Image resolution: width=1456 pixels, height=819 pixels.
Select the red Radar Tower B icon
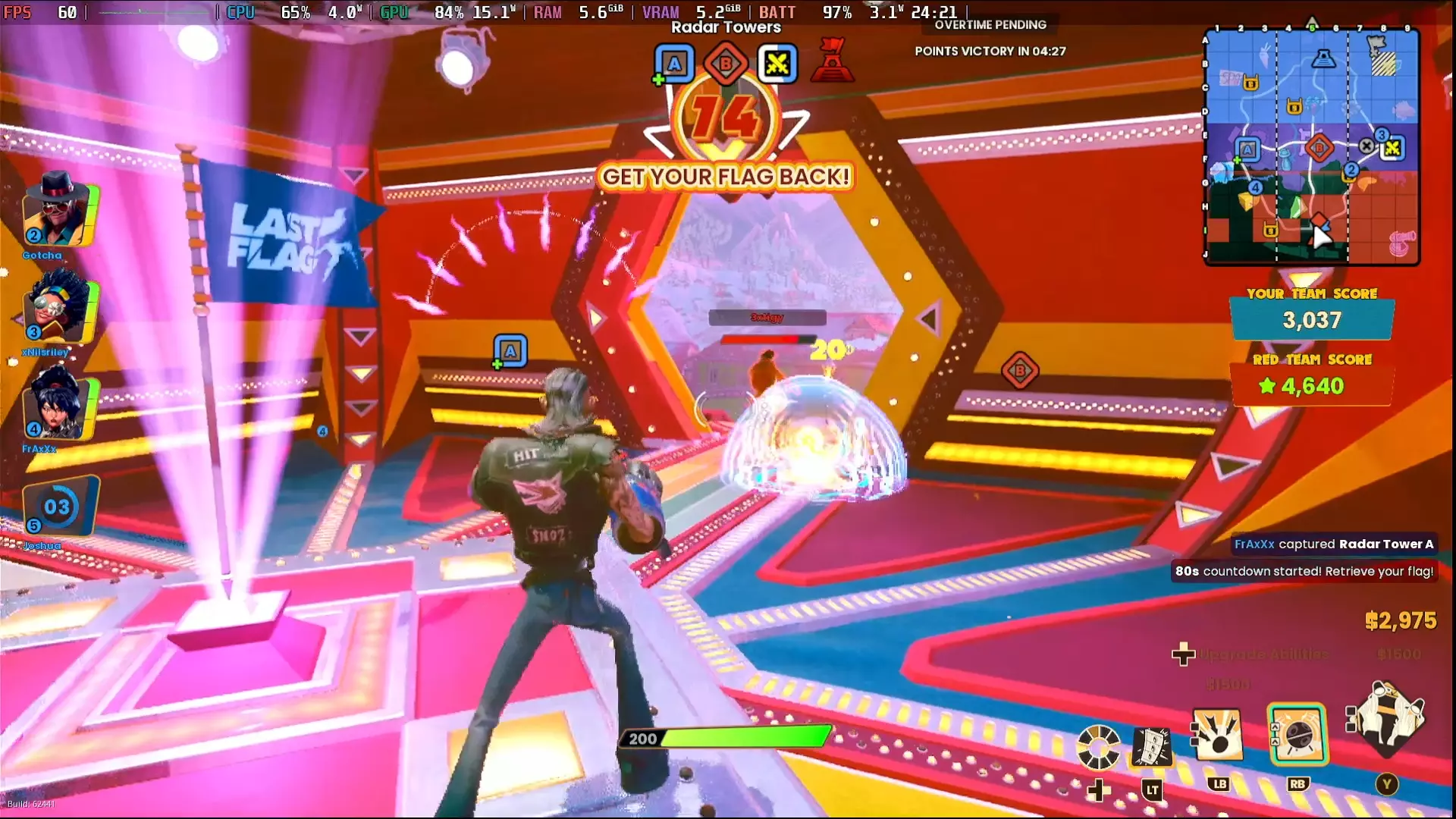point(726,64)
